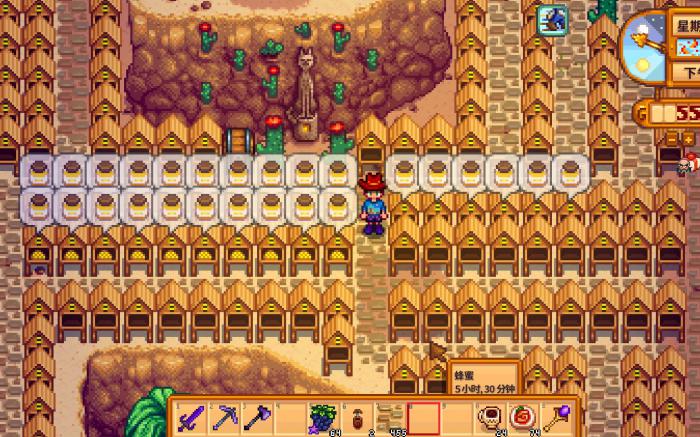Viewport: 700px width, 437px height.
Task: Choose the coffee cup slot
Action: (x=490, y=415)
